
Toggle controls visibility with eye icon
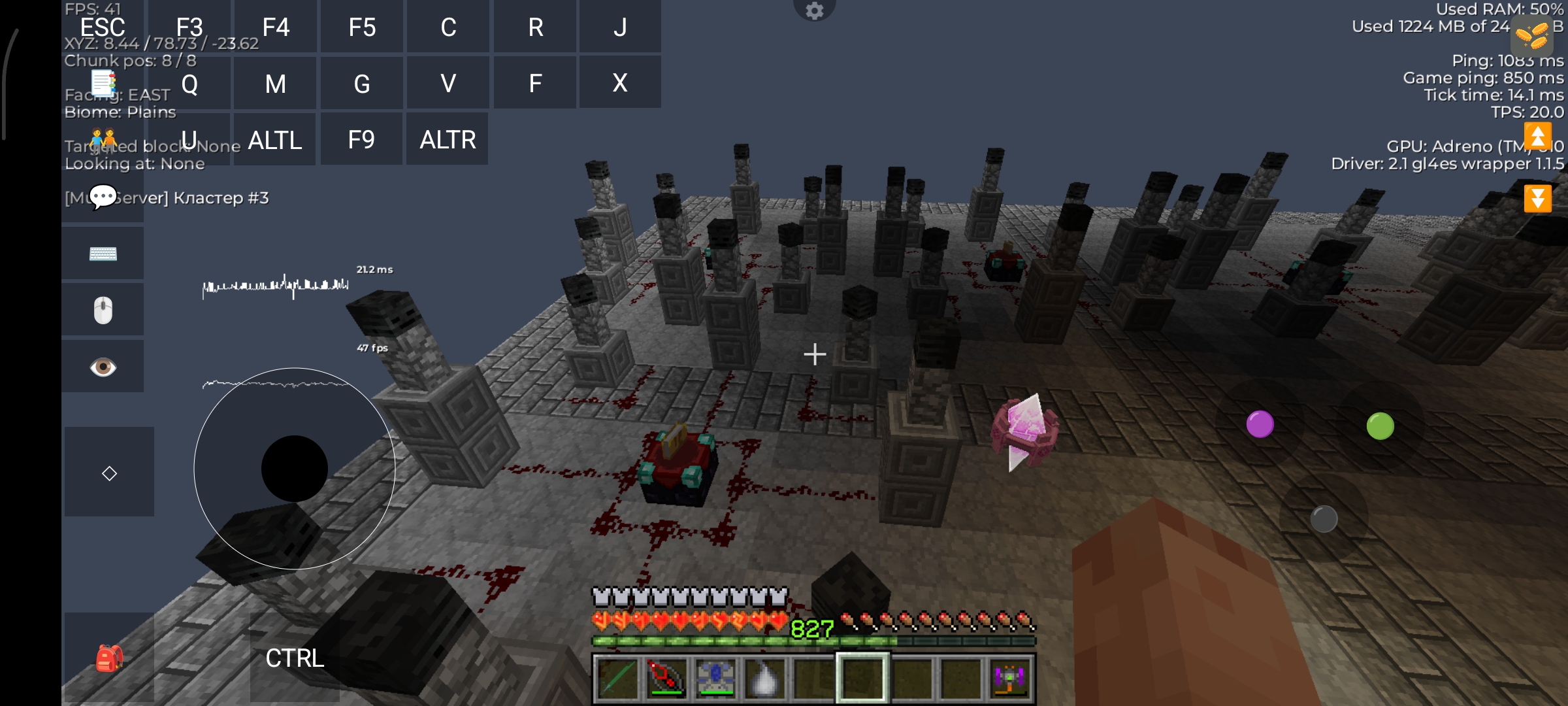(103, 367)
